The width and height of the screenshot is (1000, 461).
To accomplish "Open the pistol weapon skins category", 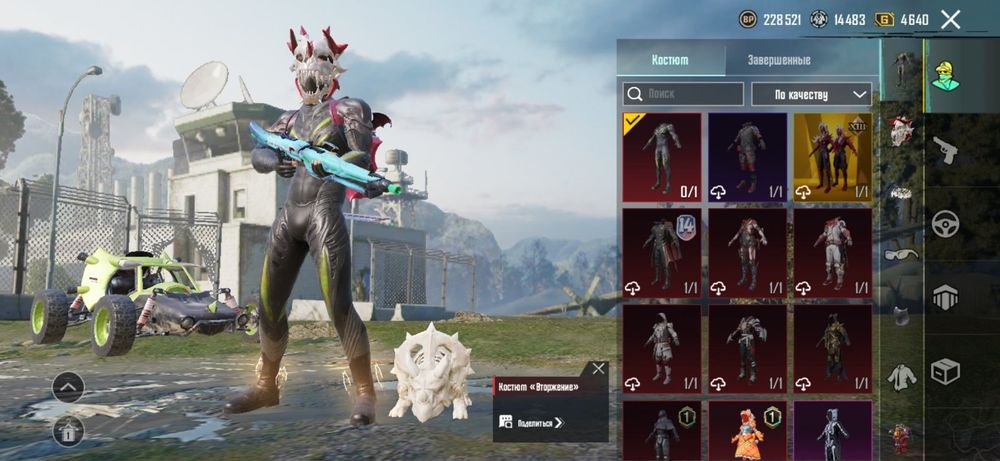I will coord(945,150).
